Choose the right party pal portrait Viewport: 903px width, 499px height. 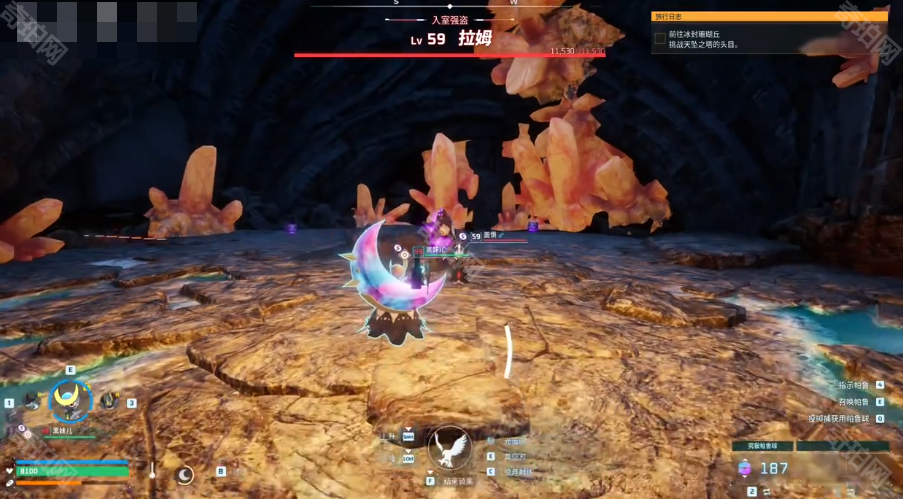(109, 402)
